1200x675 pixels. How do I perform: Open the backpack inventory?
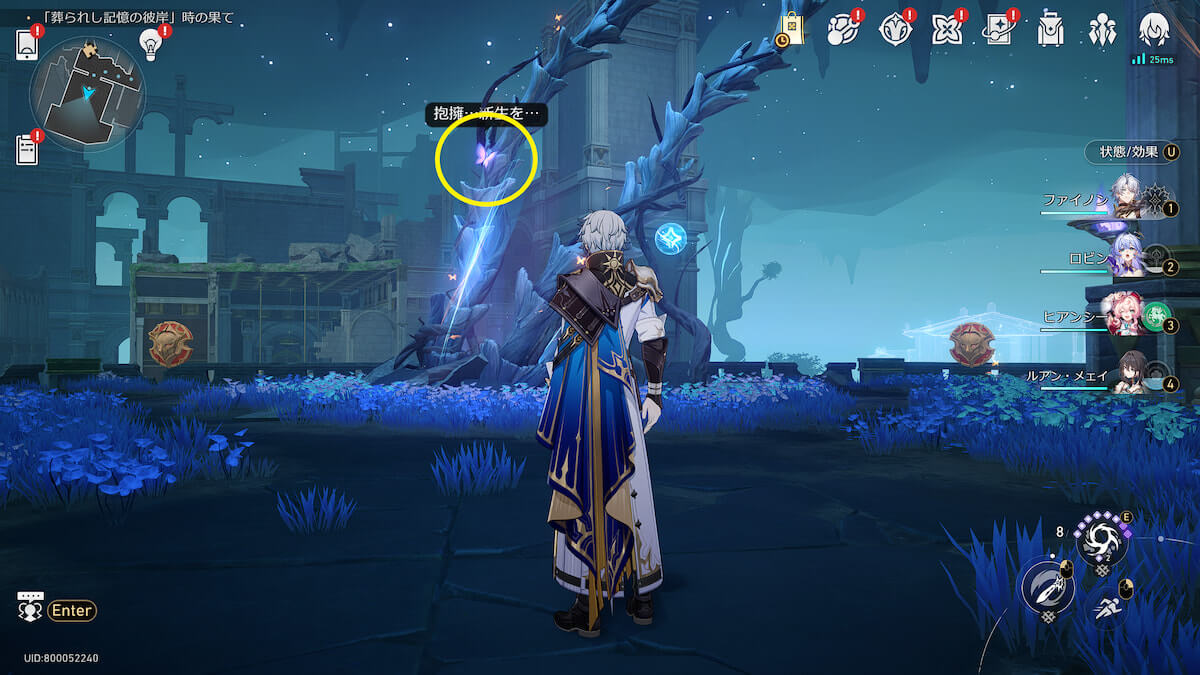[x=1050, y=31]
